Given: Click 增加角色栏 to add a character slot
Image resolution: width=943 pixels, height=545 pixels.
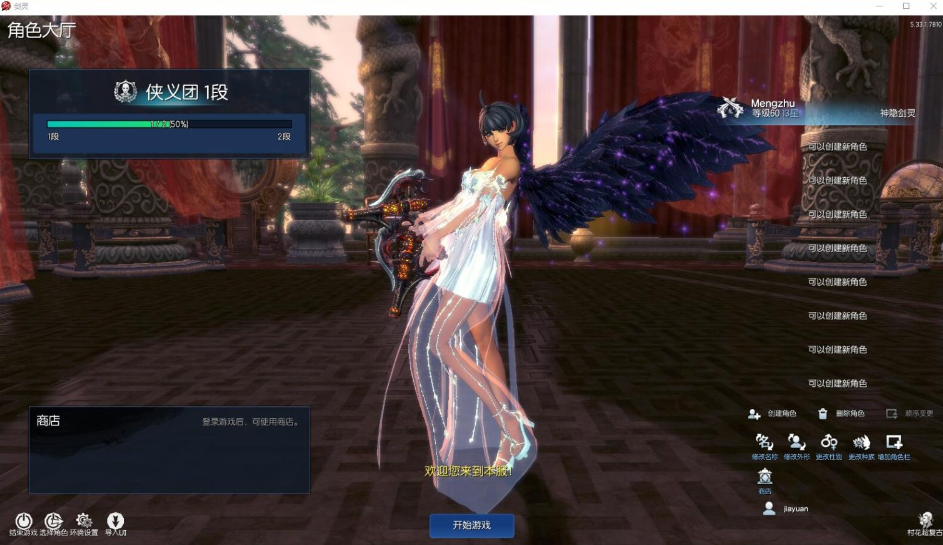Looking at the screenshot, I should pos(894,442).
